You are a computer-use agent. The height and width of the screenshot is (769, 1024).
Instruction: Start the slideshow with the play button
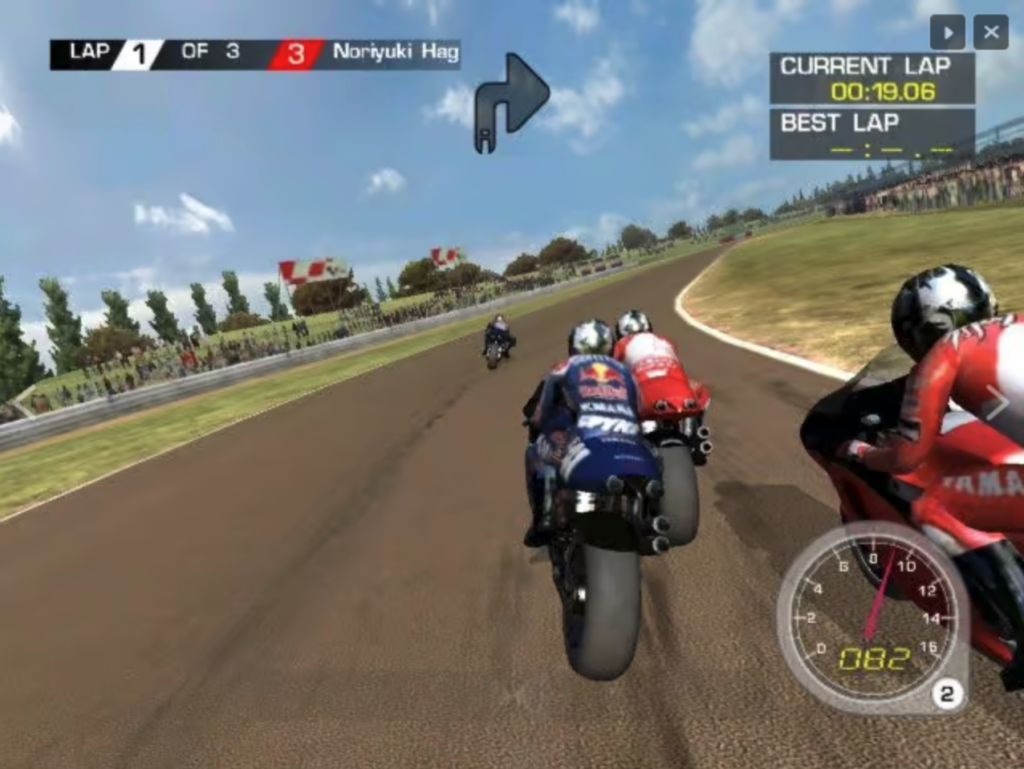947,32
